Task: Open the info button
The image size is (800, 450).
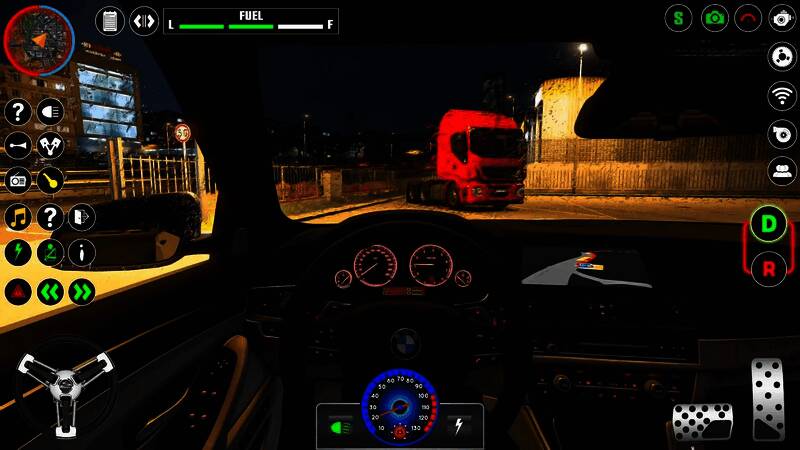Action: (82, 252)
